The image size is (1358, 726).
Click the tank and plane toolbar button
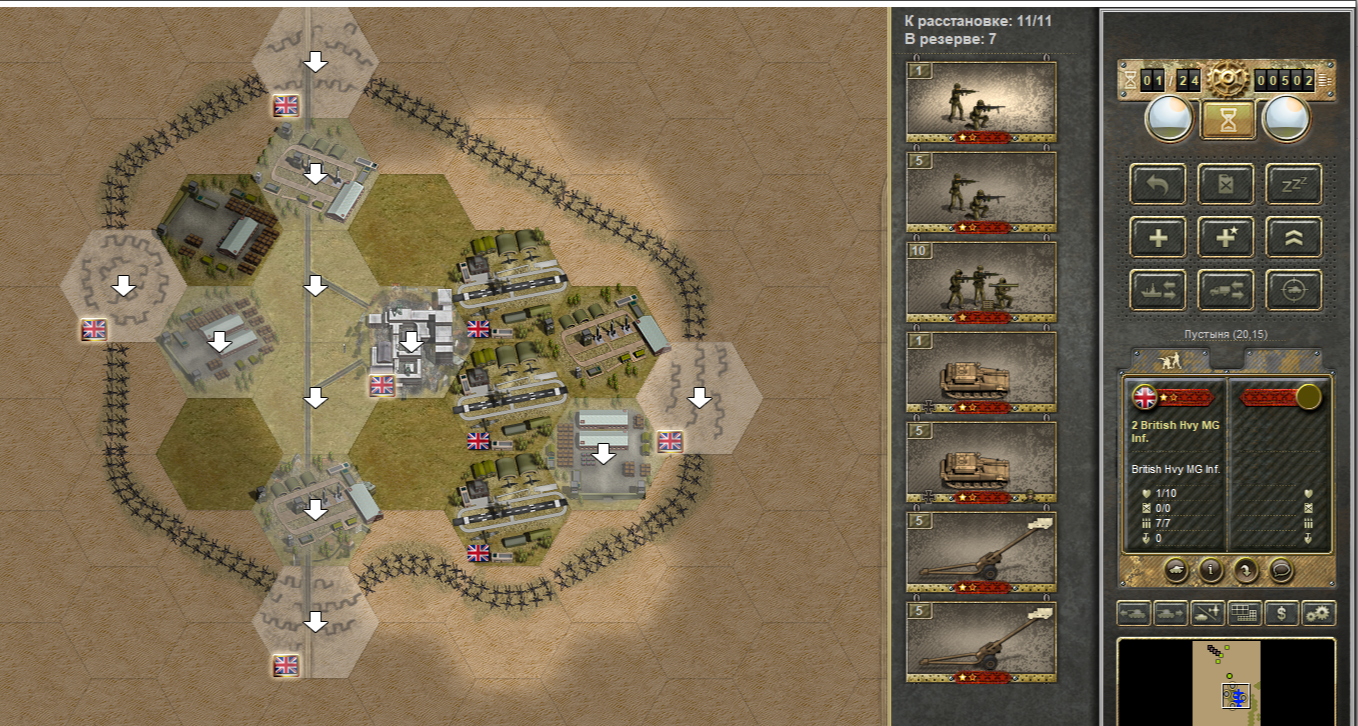click(1208, 613)
